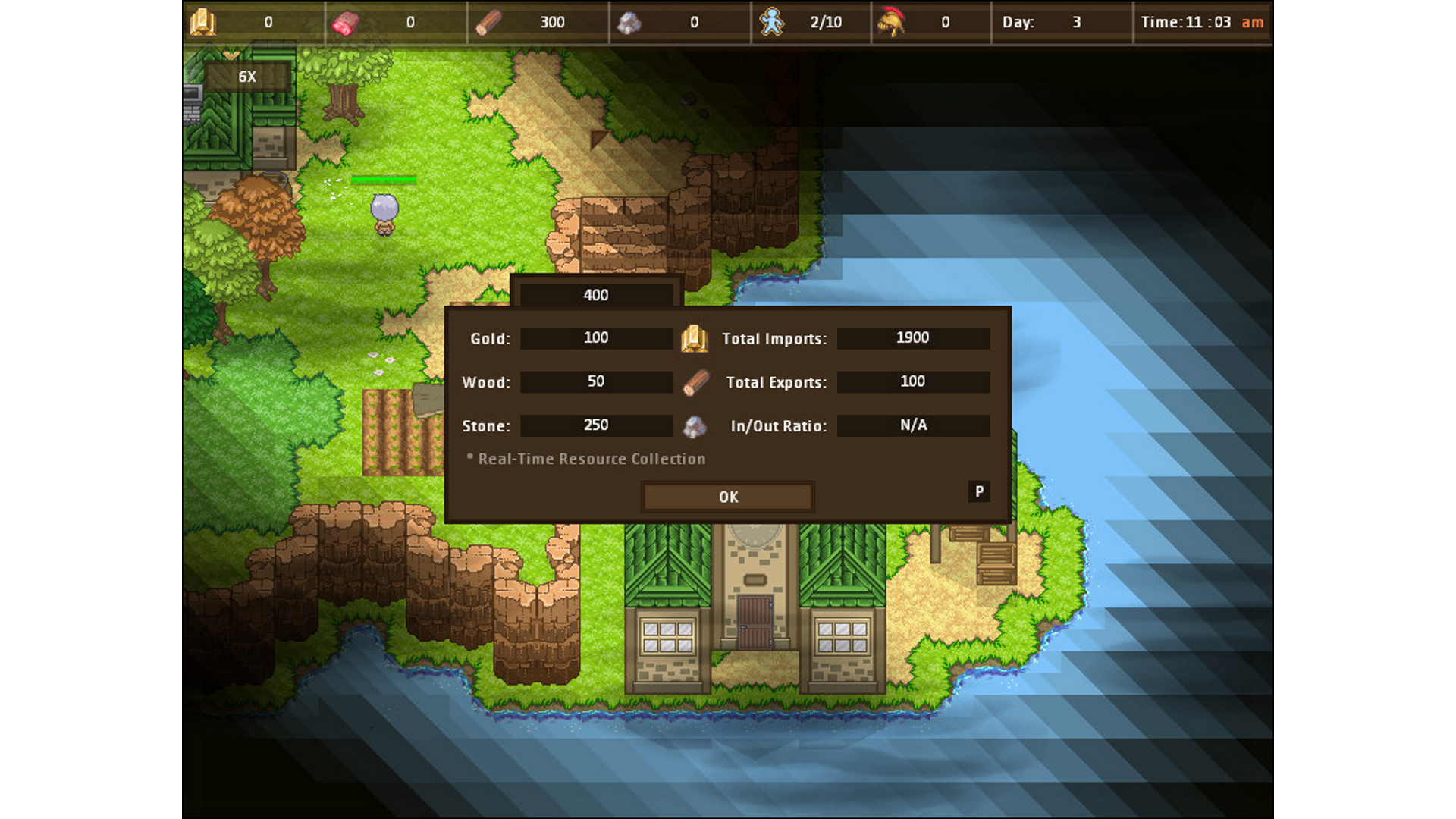The image size is (1456, 819).
Task: Click the 400 value above the dialog
Action: click(596, 295)
